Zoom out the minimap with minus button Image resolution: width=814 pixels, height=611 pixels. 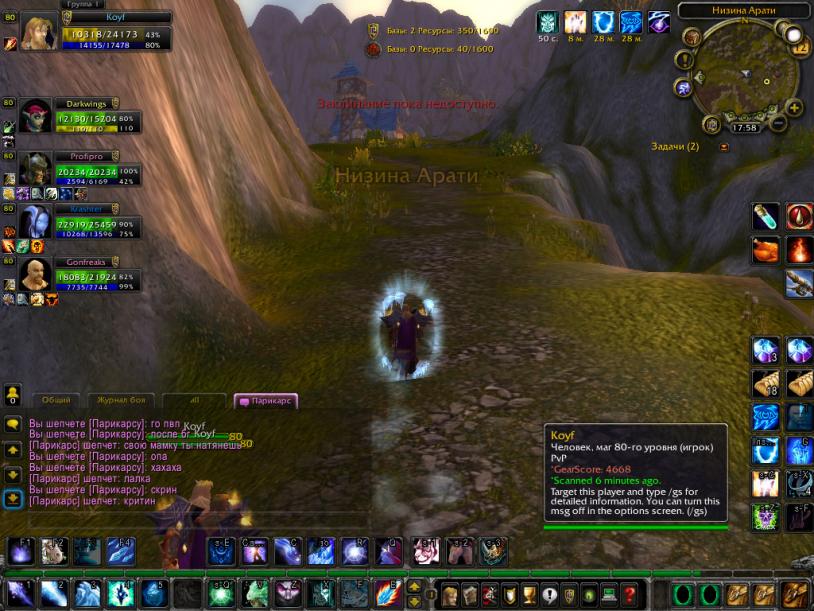tap(776, 121)
